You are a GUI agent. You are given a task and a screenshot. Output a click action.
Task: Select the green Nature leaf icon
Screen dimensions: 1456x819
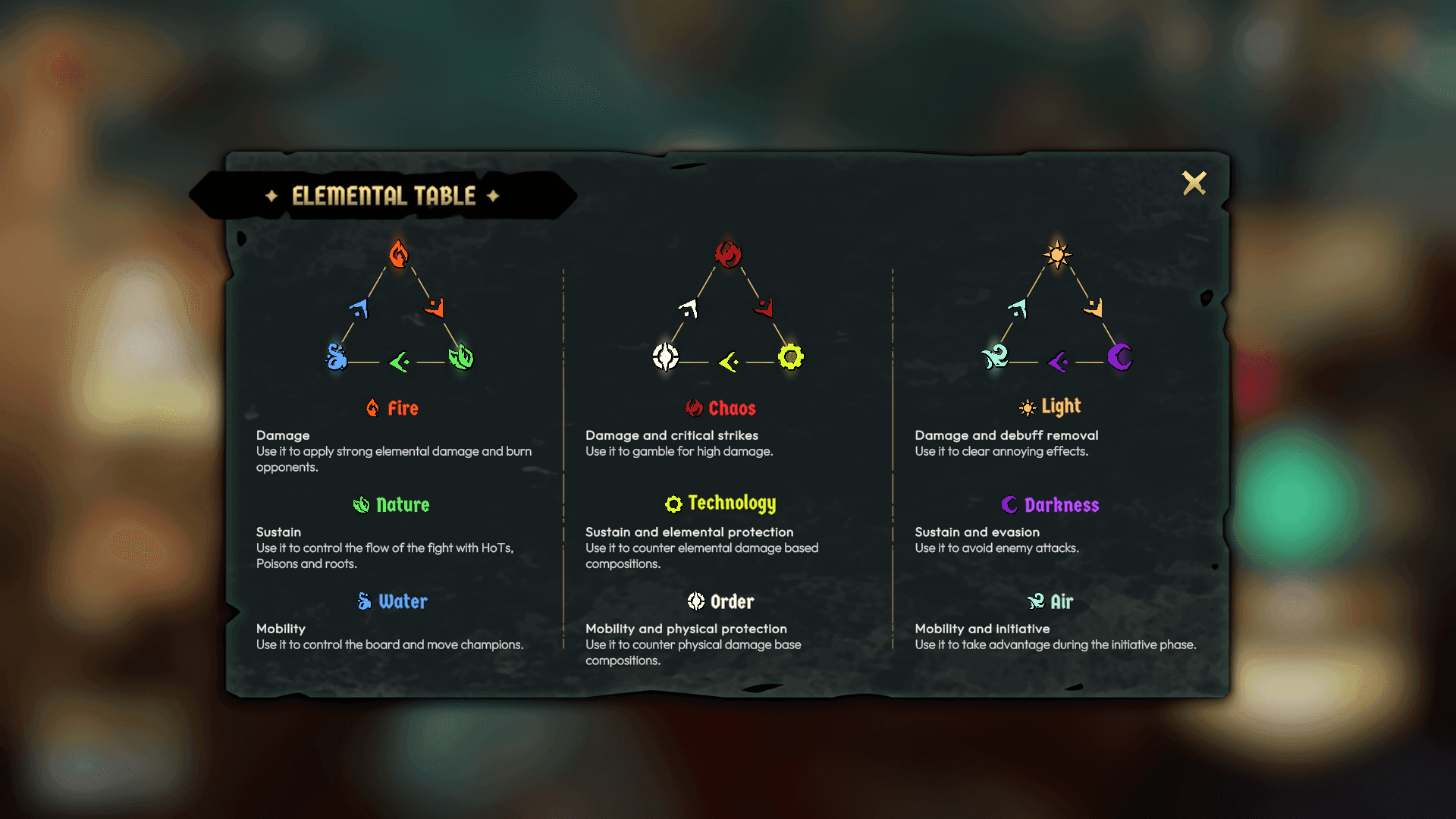click(462, 356)
